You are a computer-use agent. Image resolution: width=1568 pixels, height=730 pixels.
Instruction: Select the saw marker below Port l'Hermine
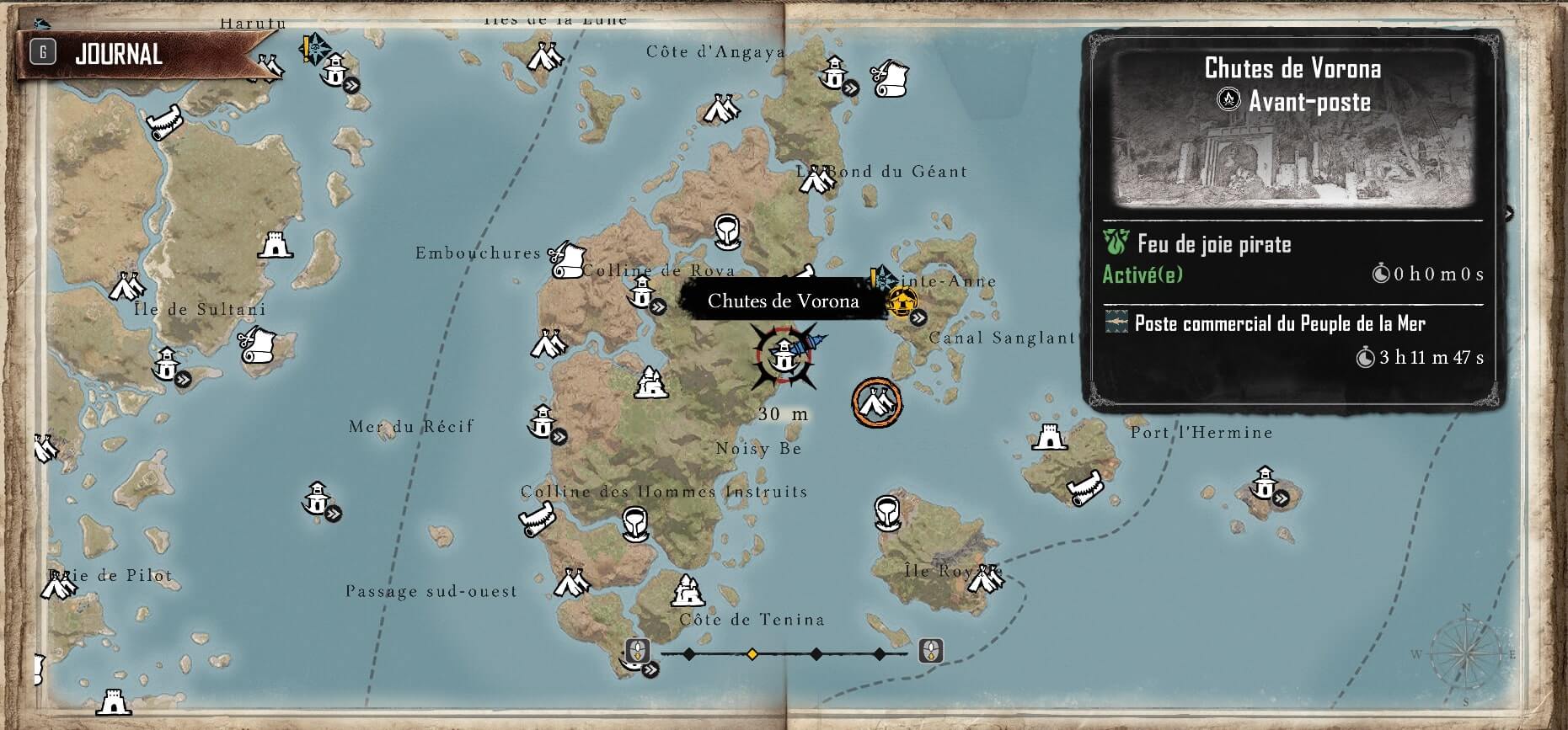[1085, 488]
